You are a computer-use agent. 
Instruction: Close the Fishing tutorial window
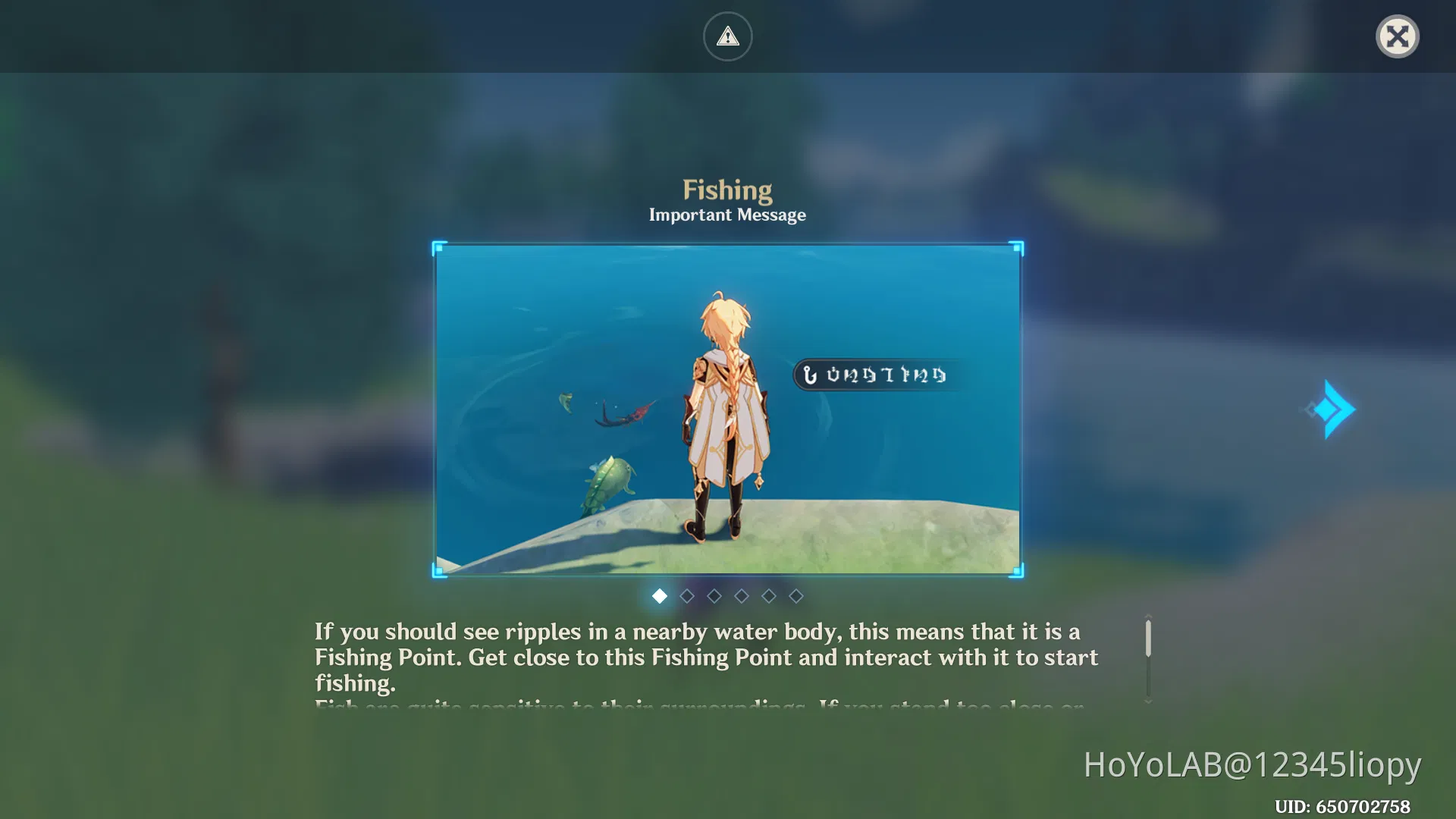[1398, 36]
